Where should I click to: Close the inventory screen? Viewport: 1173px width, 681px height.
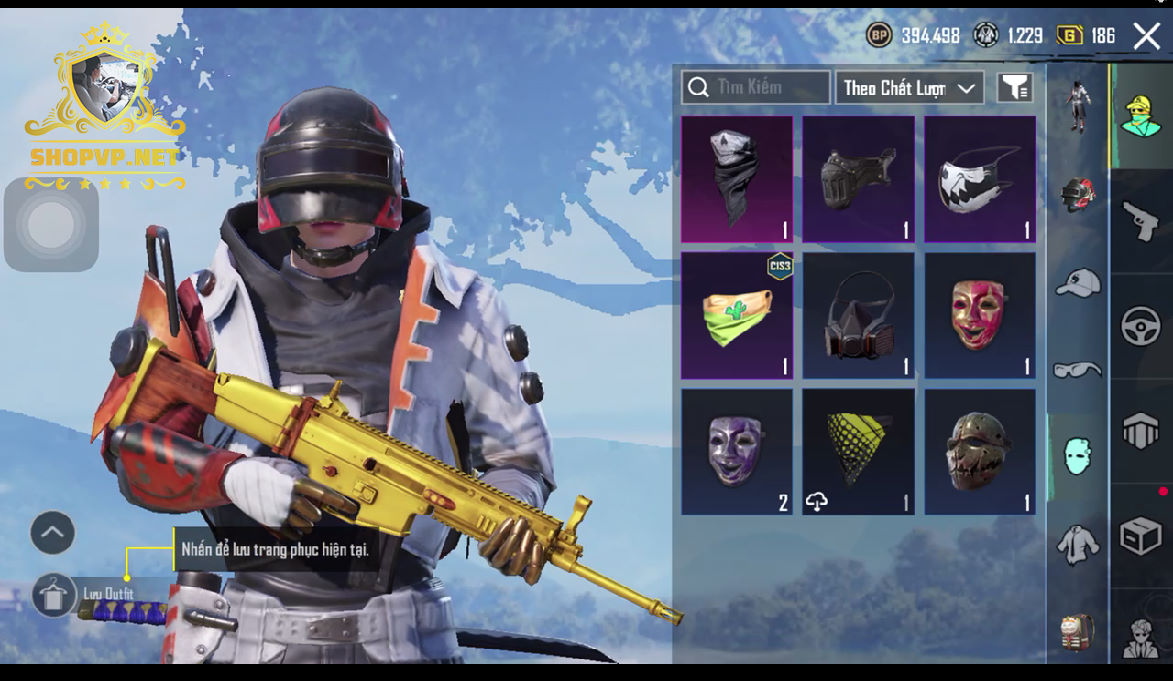tap(1146, 37)
